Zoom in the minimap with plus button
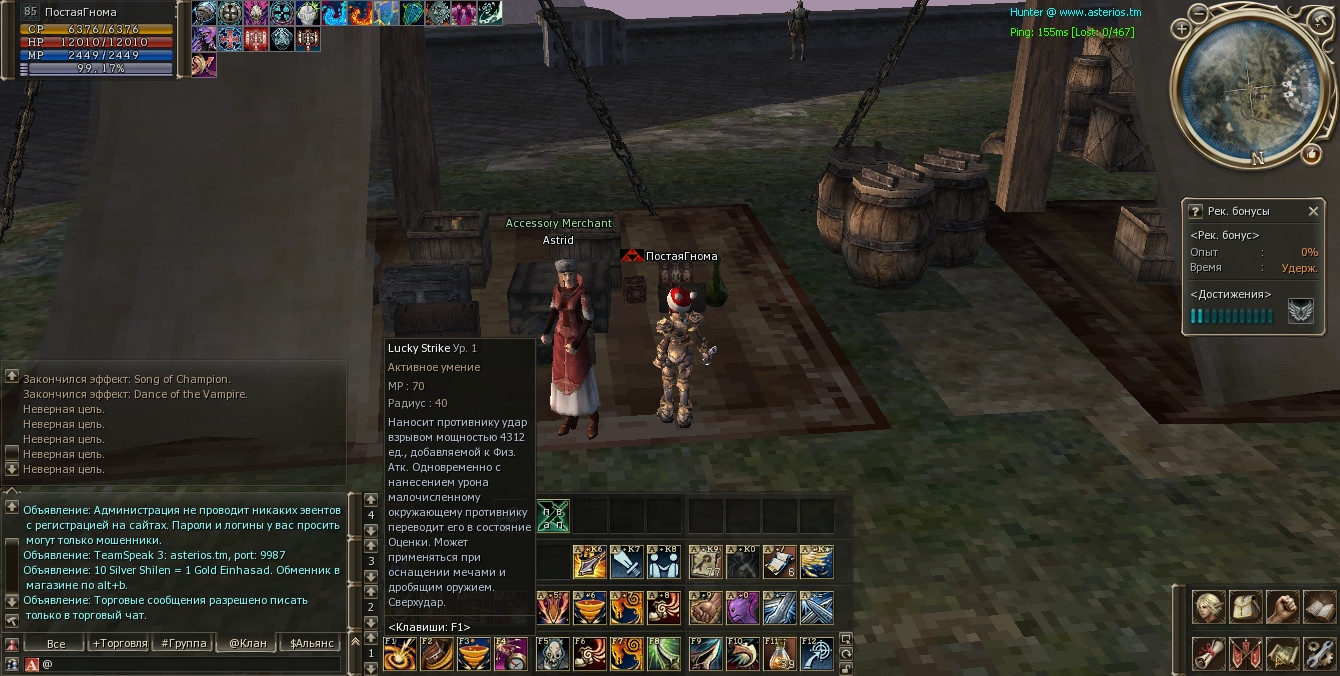The width and height of the screenshot is (1340, 676). (x=1182, y=29)
